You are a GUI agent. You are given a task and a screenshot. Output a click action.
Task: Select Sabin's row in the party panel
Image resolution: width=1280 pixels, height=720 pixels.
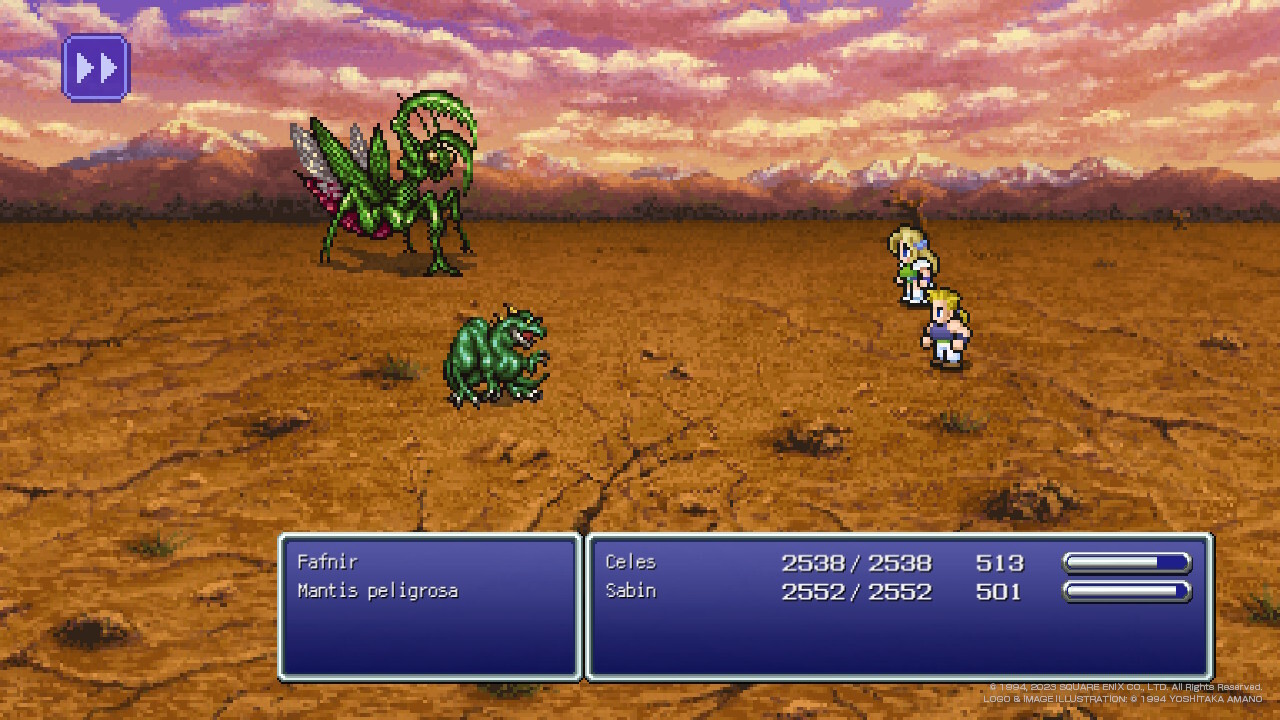(631, 591)
